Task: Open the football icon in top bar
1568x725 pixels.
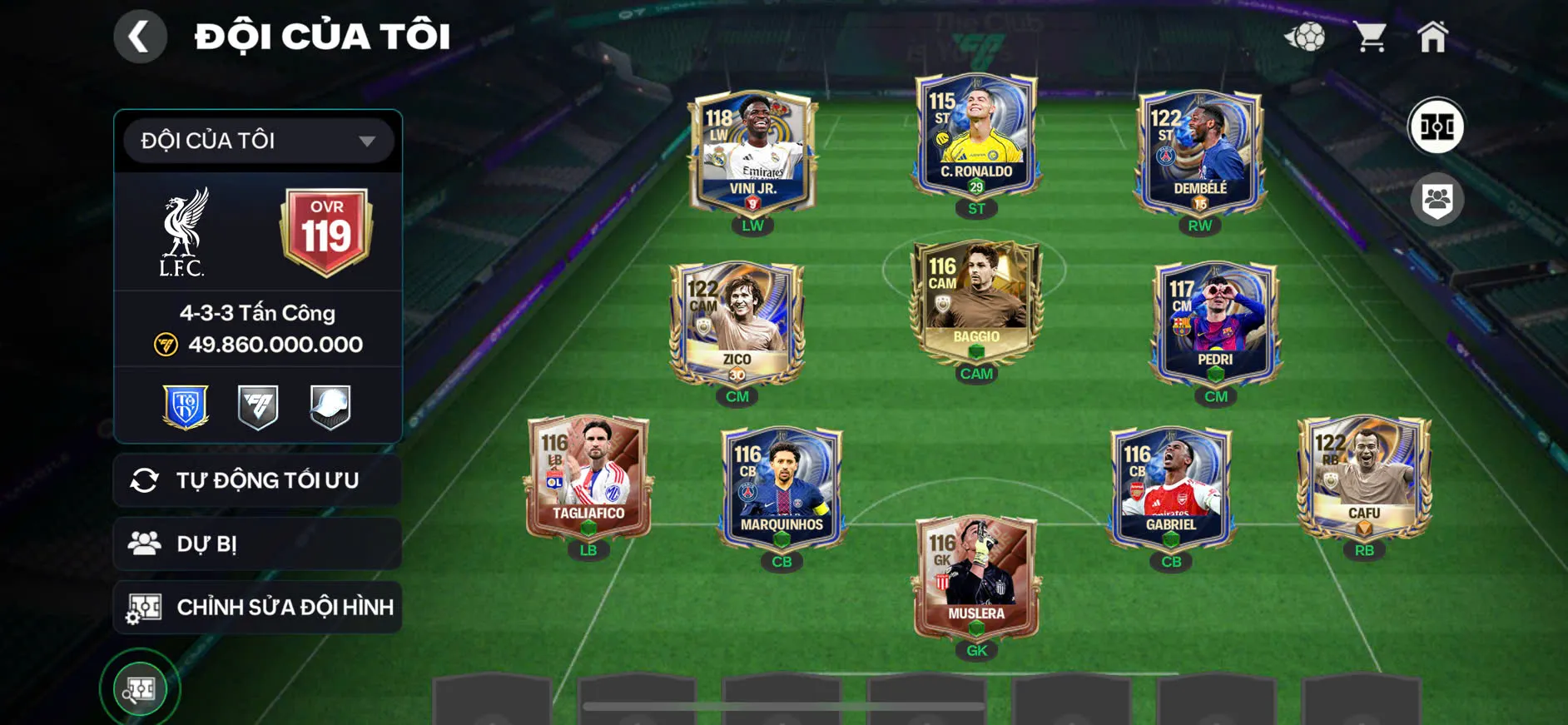Action: click(1305, 37)
